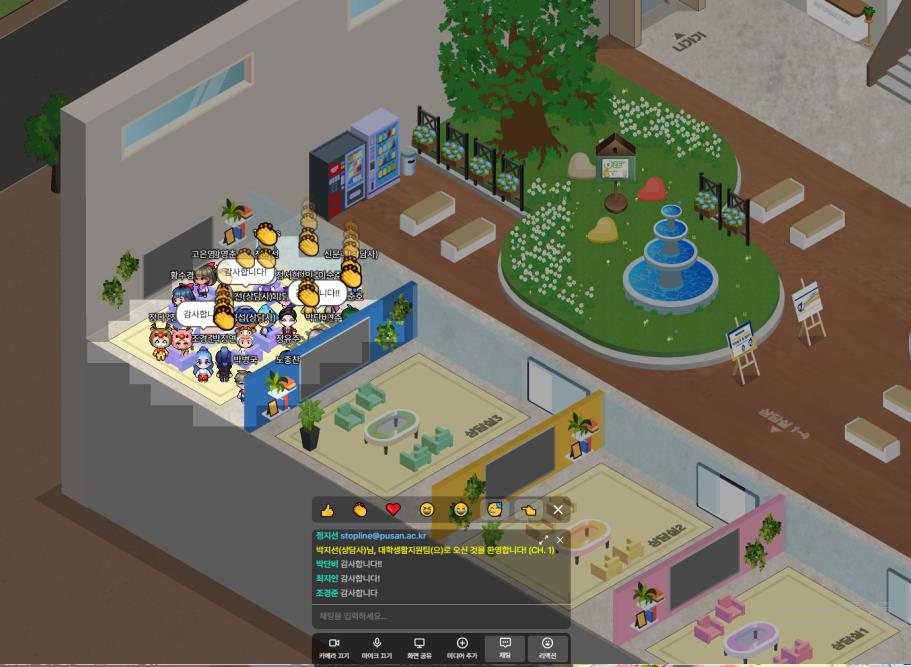Mute the microphone (마이크 끄기)

[377, 647]
